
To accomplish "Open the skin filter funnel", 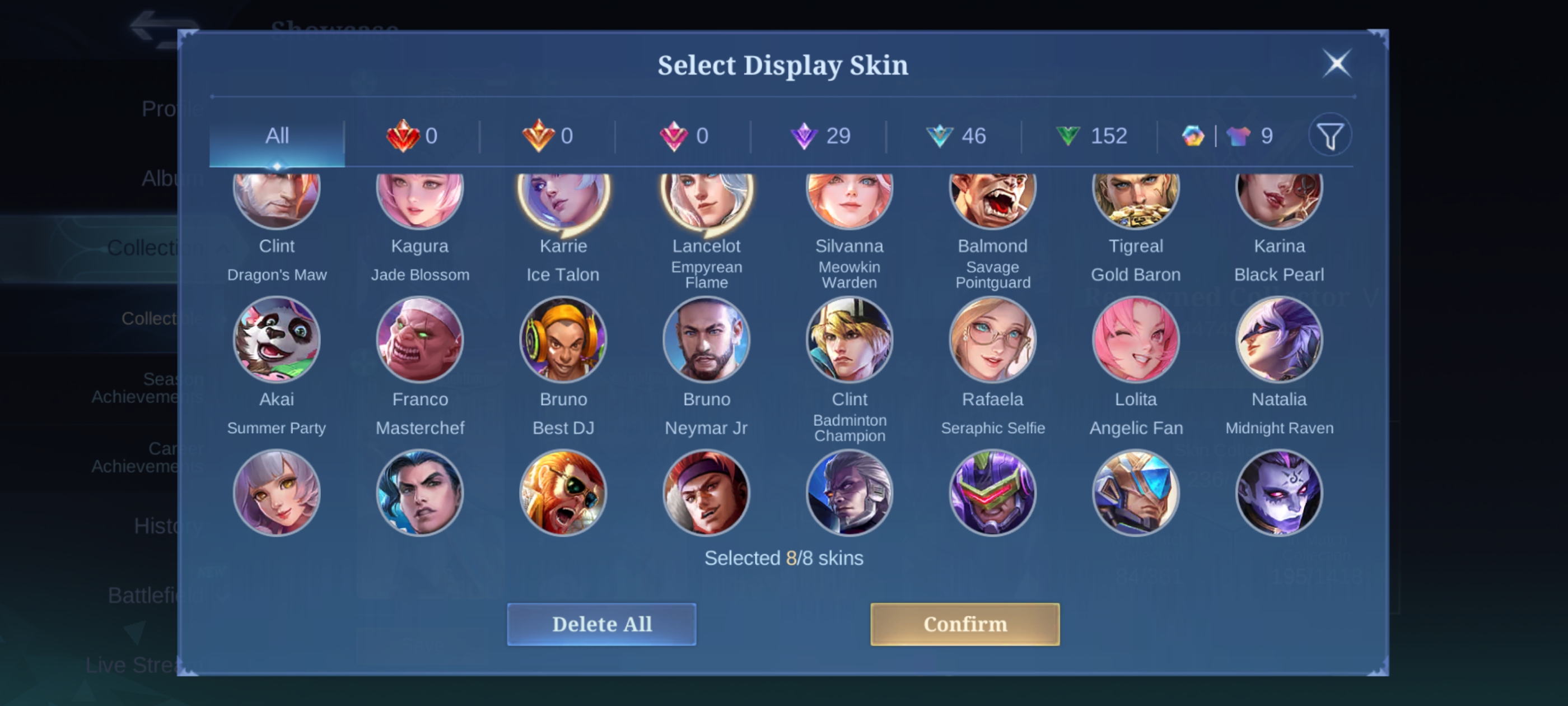I will tap(1330, 136).
